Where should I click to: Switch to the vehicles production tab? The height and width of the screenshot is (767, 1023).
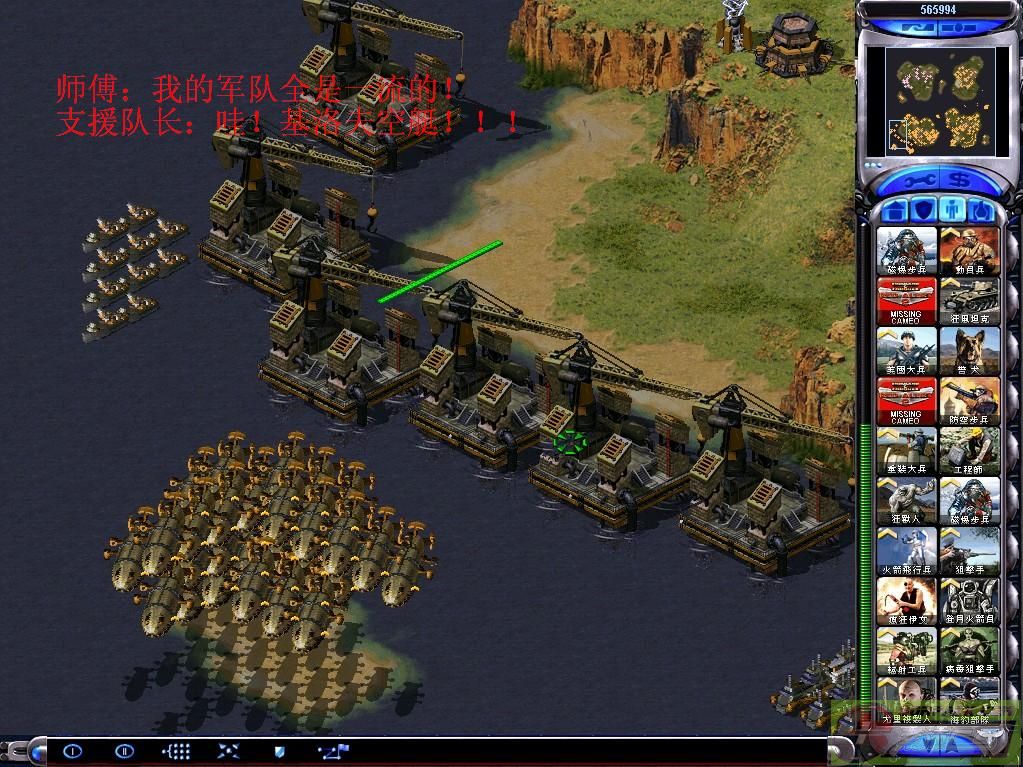point(983,211)
